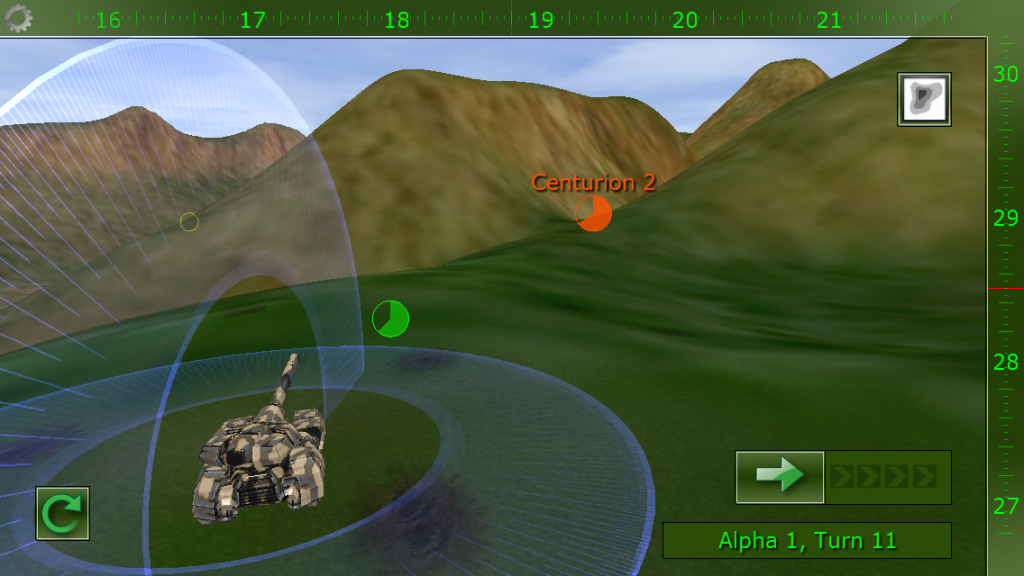The height and width of the screenshot is (576, 1024).
Task: Click the green rotate arrow button
Action: [x=62, y=513]
